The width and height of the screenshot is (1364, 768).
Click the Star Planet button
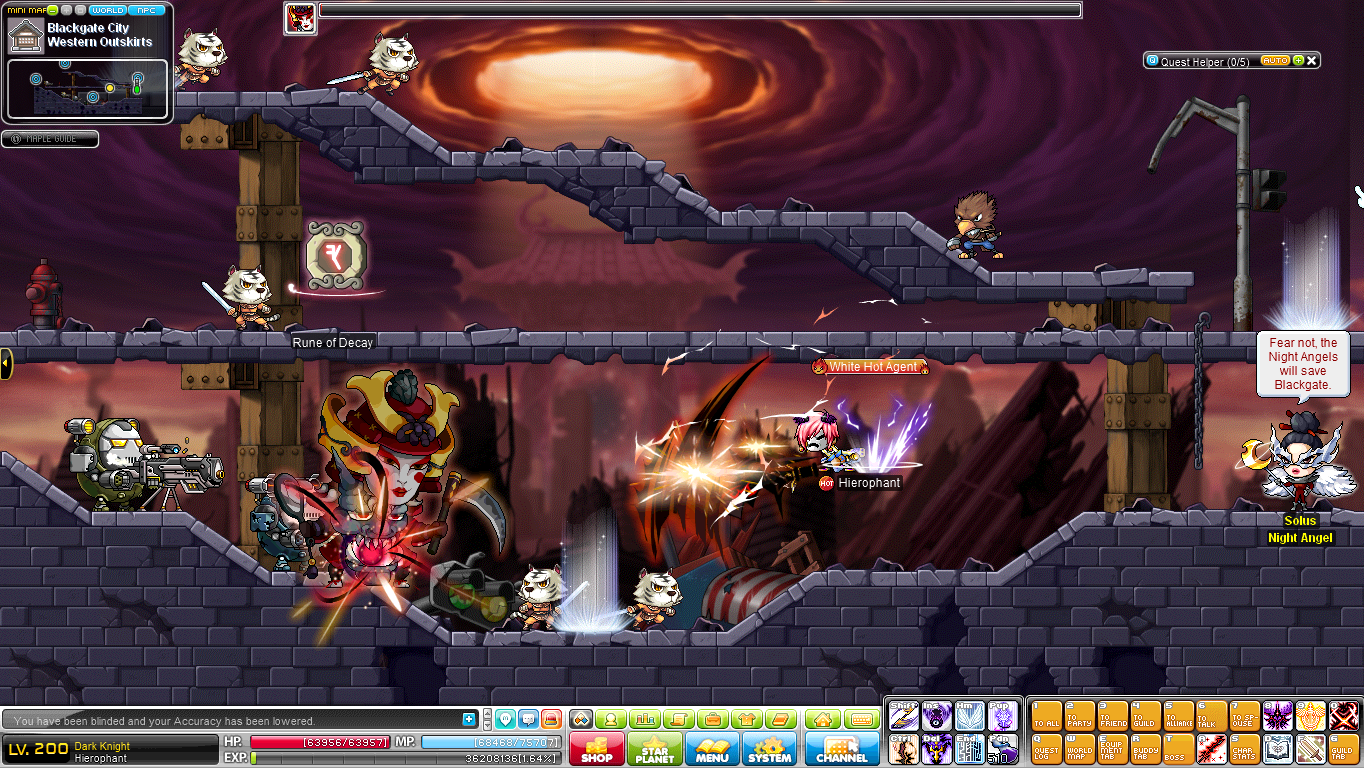(x=654, y=748)
